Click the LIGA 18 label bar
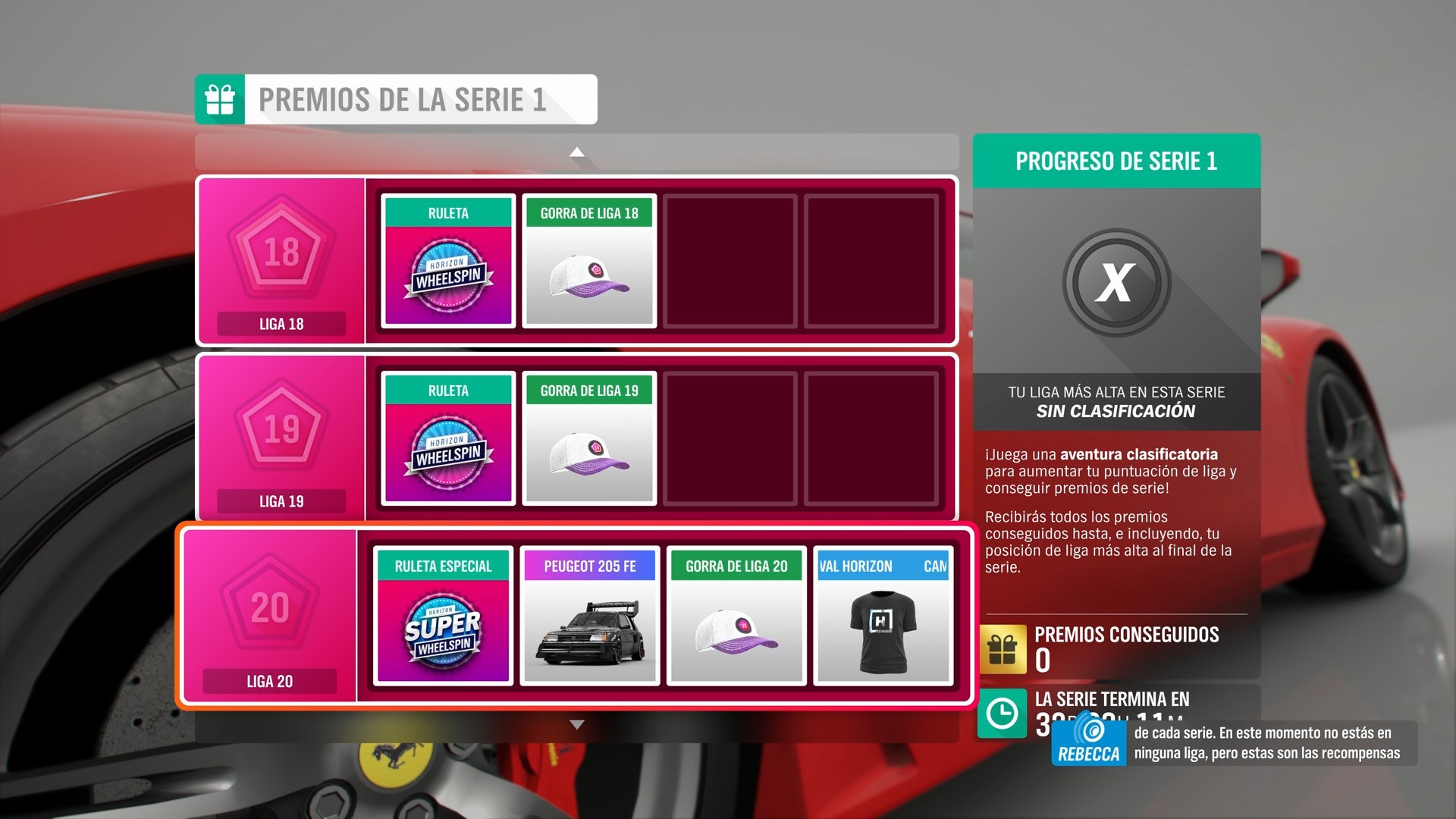 click(x=280, y=324)
